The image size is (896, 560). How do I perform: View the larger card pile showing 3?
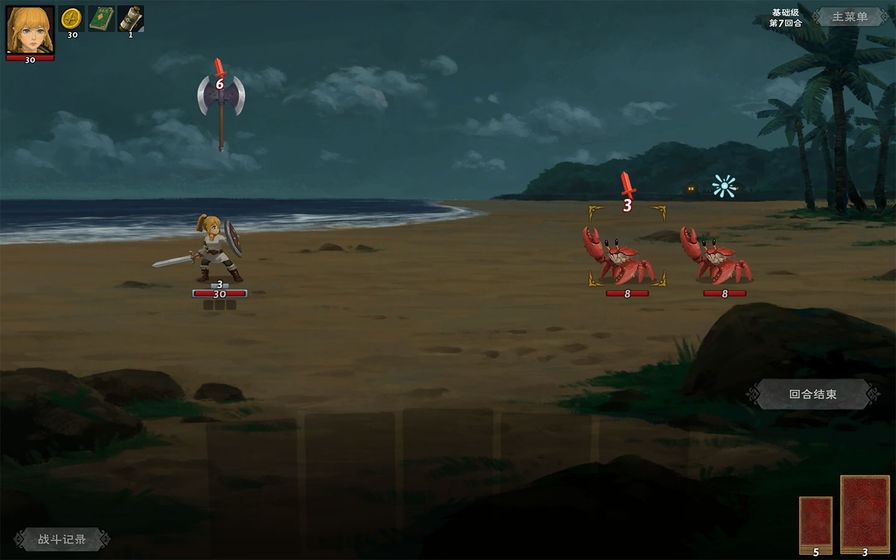(x=864, y=511)
